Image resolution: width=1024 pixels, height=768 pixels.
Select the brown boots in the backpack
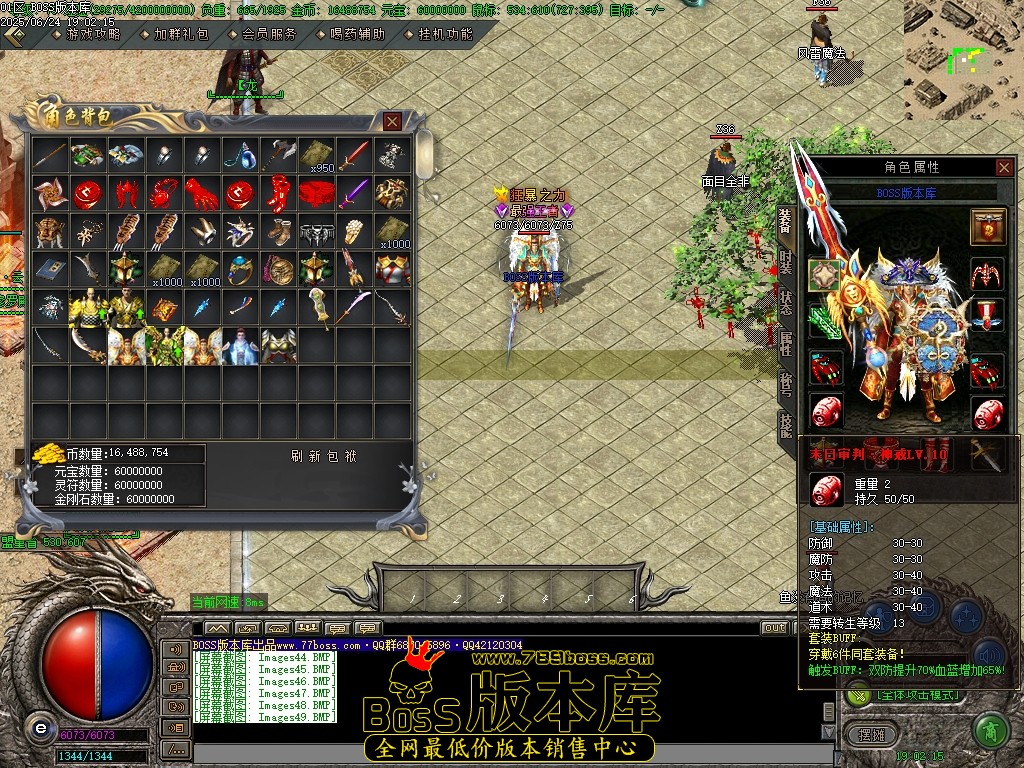pos(278,231)
